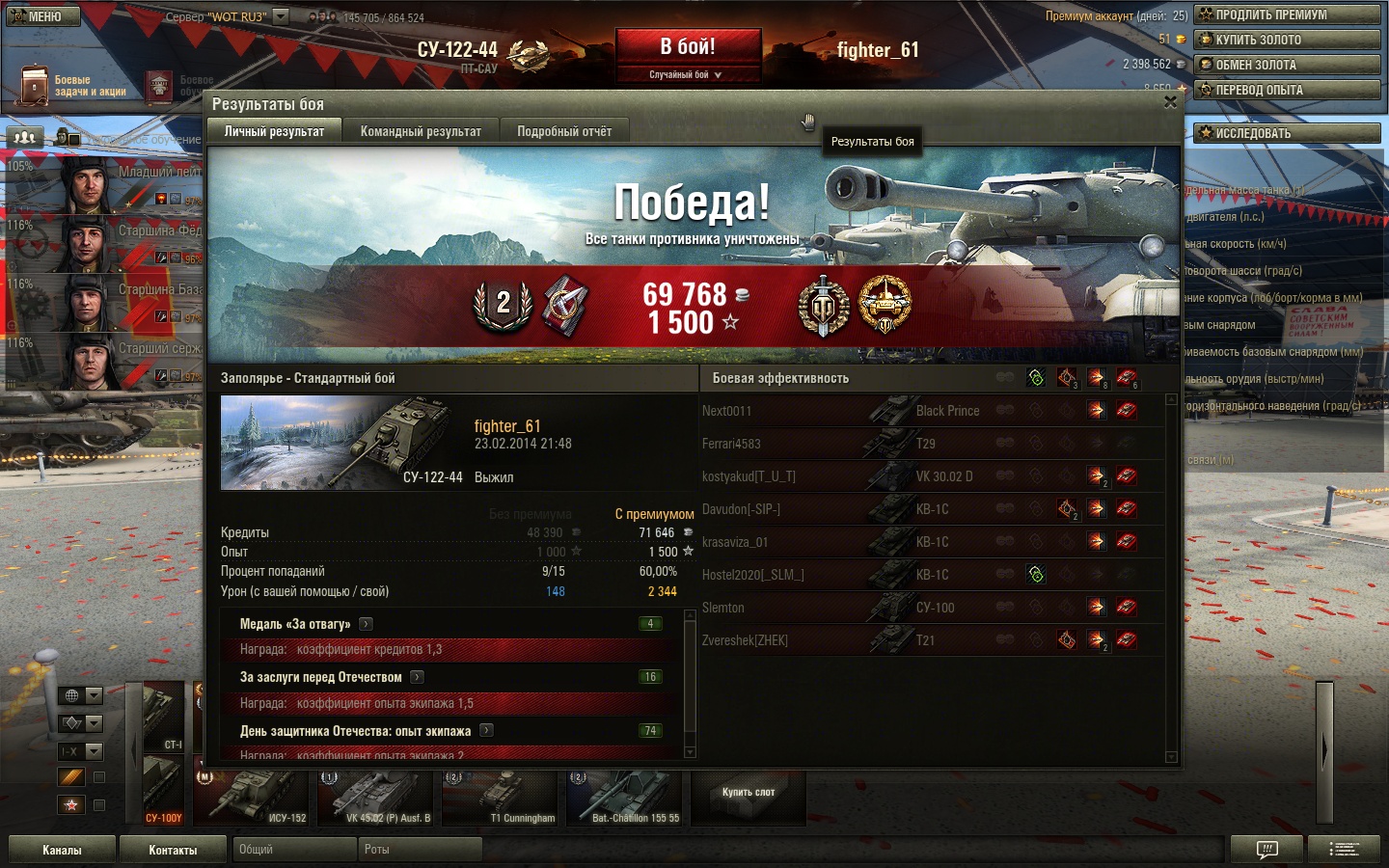
Task: Select the Bat.-Châtillon 155 55 tank
Action: point(625,799)
